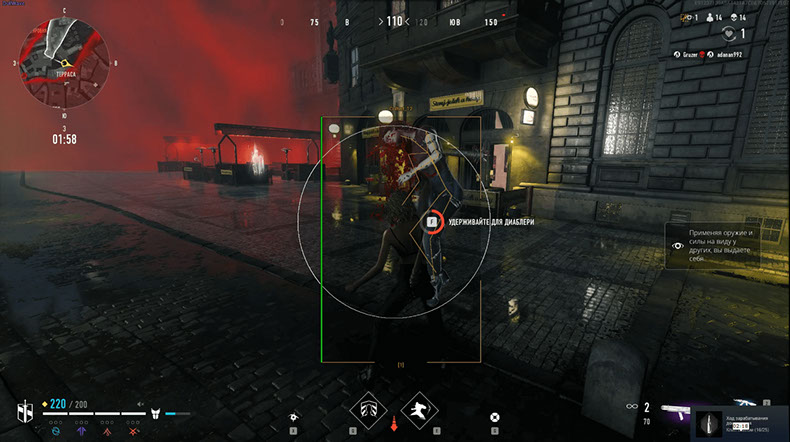Image resolution: width=790 pixels, height=442 pixels.
Task: Activate the shield-shaped clan ability
Action: click(370, 409)
